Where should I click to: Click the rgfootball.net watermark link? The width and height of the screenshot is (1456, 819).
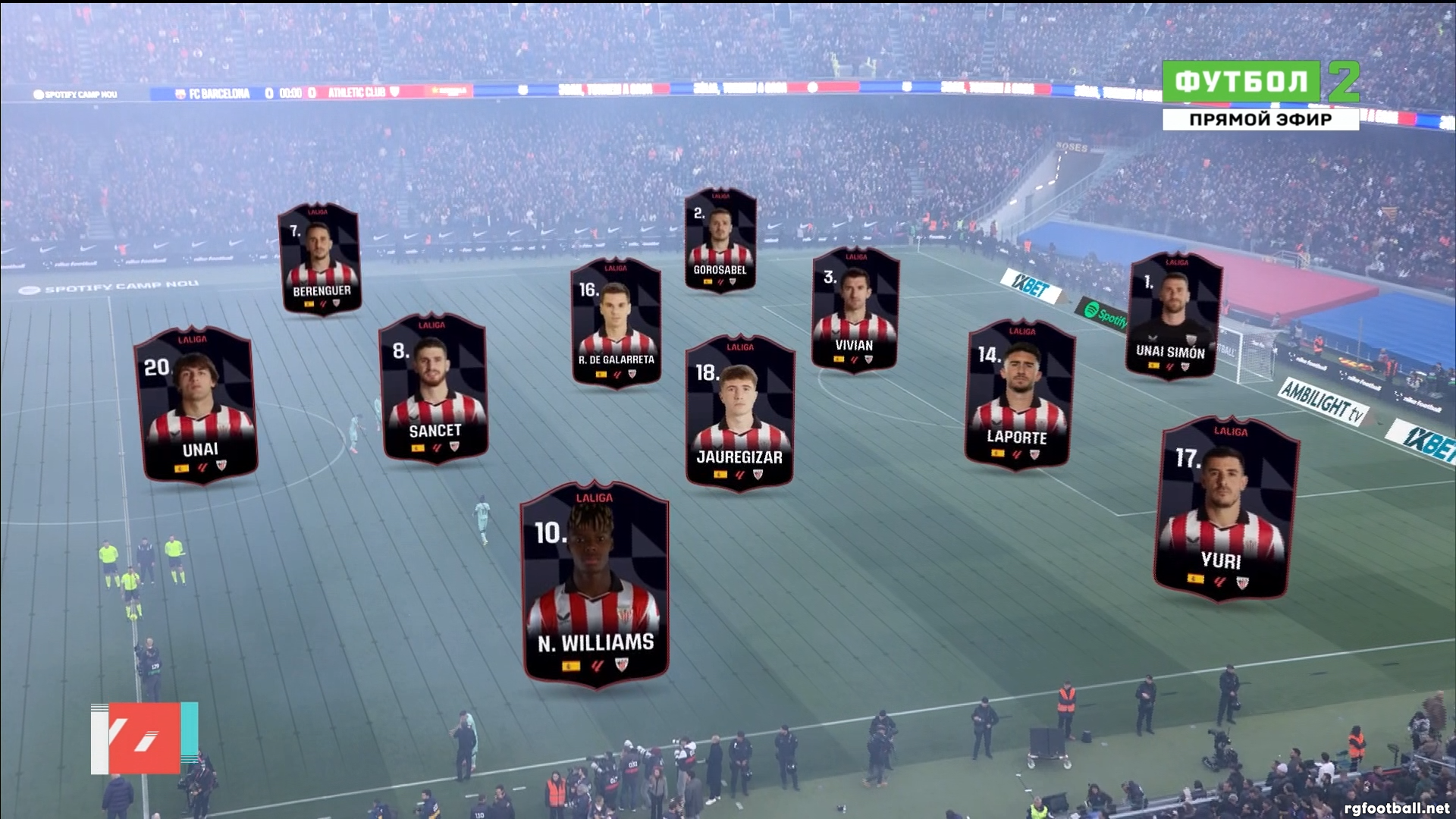[1396, 808]
